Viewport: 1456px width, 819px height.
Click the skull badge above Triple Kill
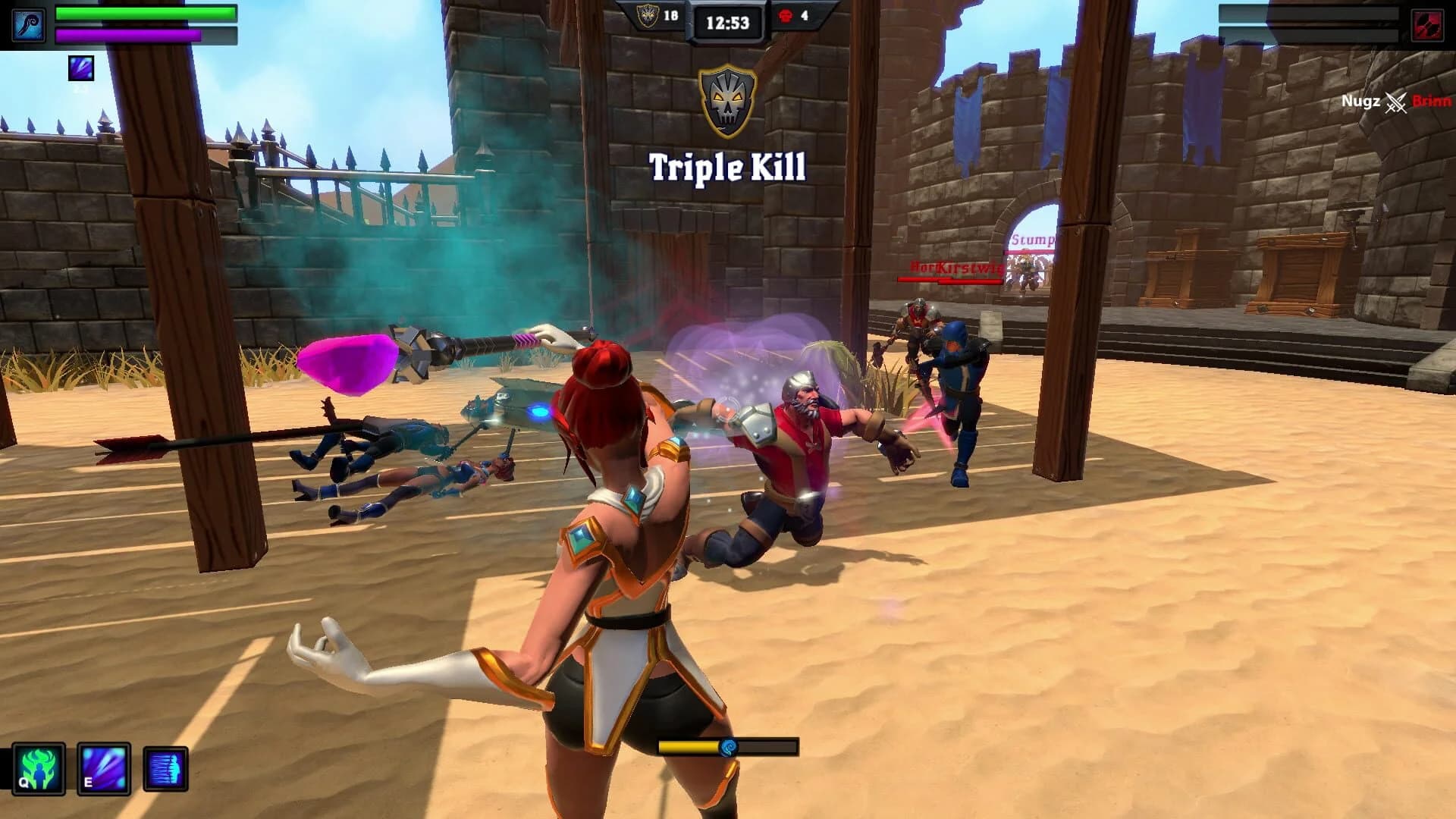point(726,97)
